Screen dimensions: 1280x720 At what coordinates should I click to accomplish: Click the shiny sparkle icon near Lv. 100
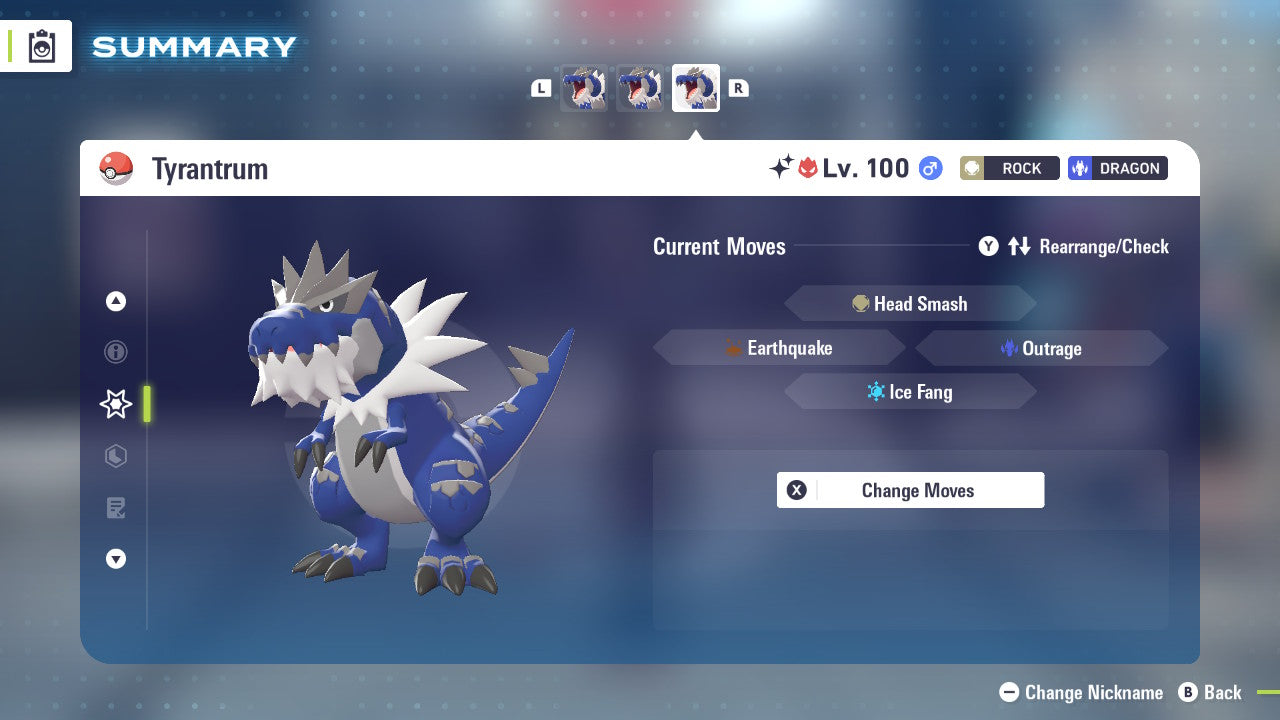pos(783,166)
